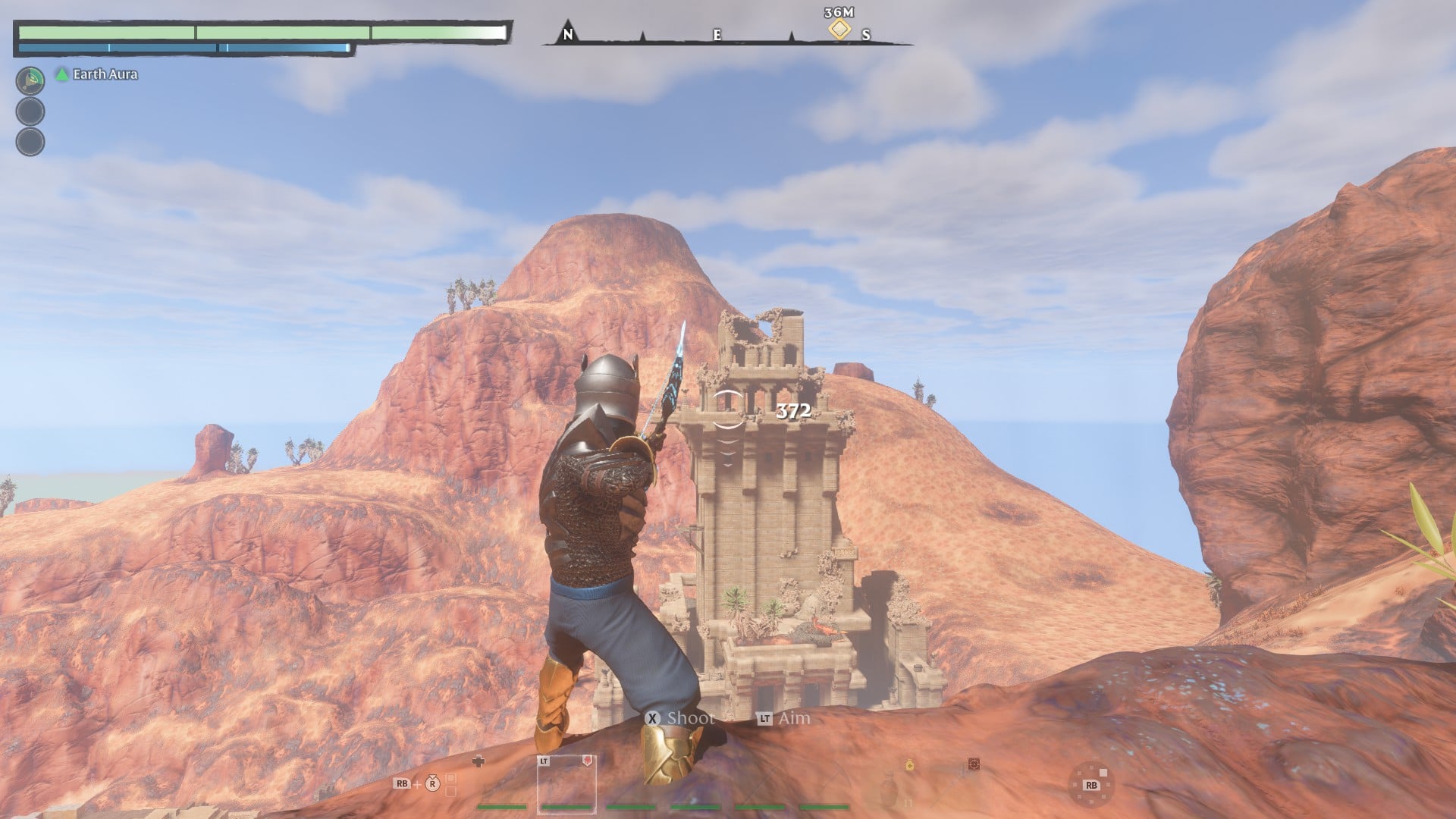This screenshot has width=1456, height=819.
Task: Click the d-pad cross icon above the hotbar
Action: (x=479, y=760)
